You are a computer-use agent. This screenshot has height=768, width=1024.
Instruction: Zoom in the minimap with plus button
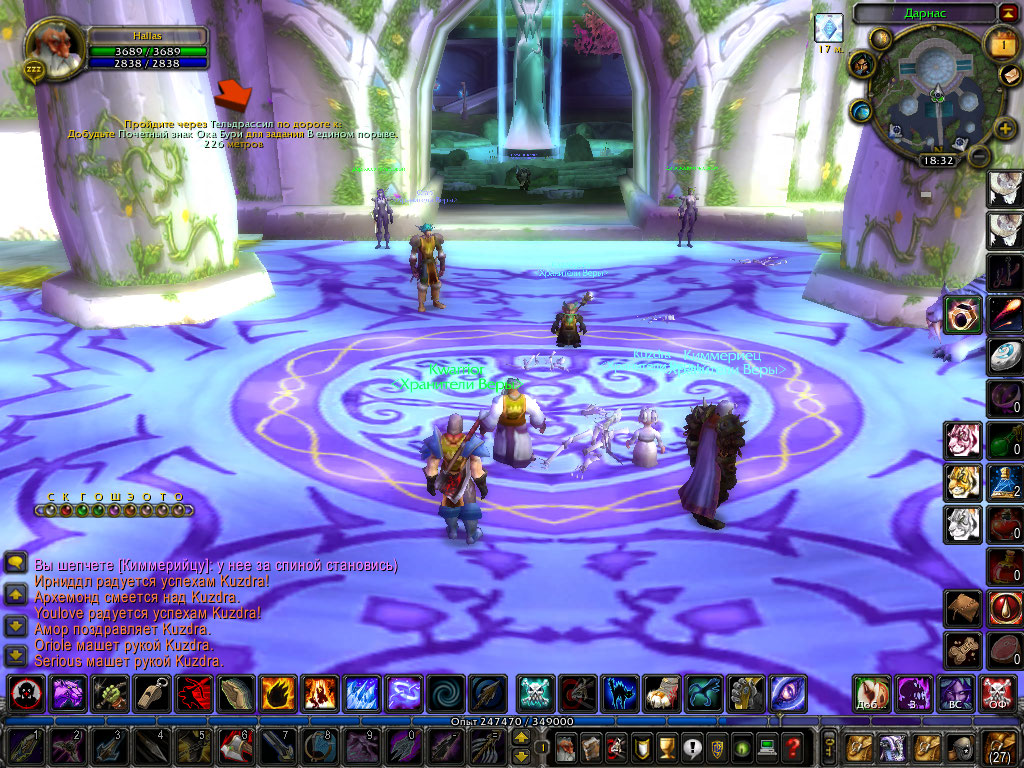point(1005,127)
